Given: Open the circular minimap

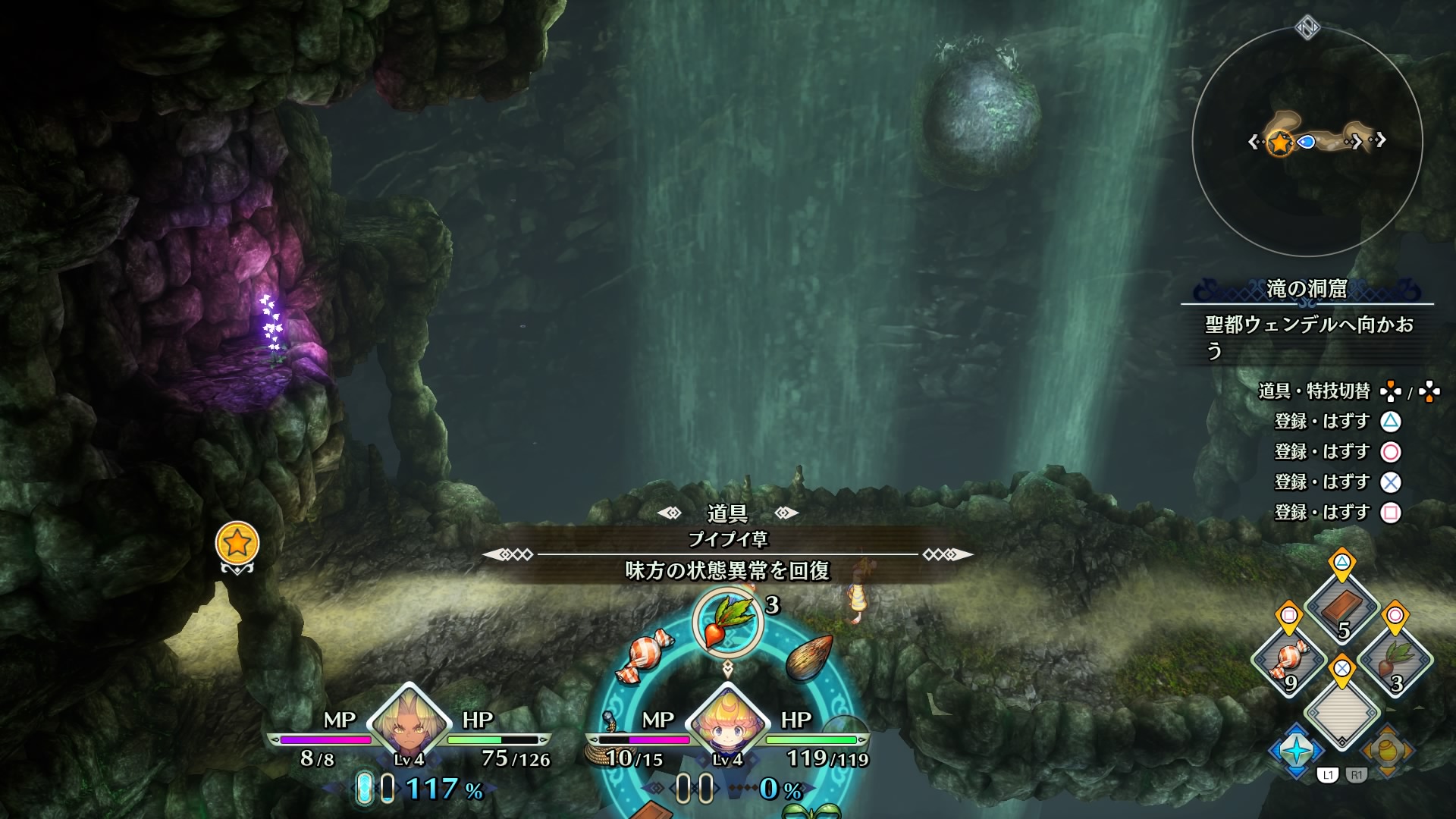Looking at the screenshot, I should tap(1307, 142).
